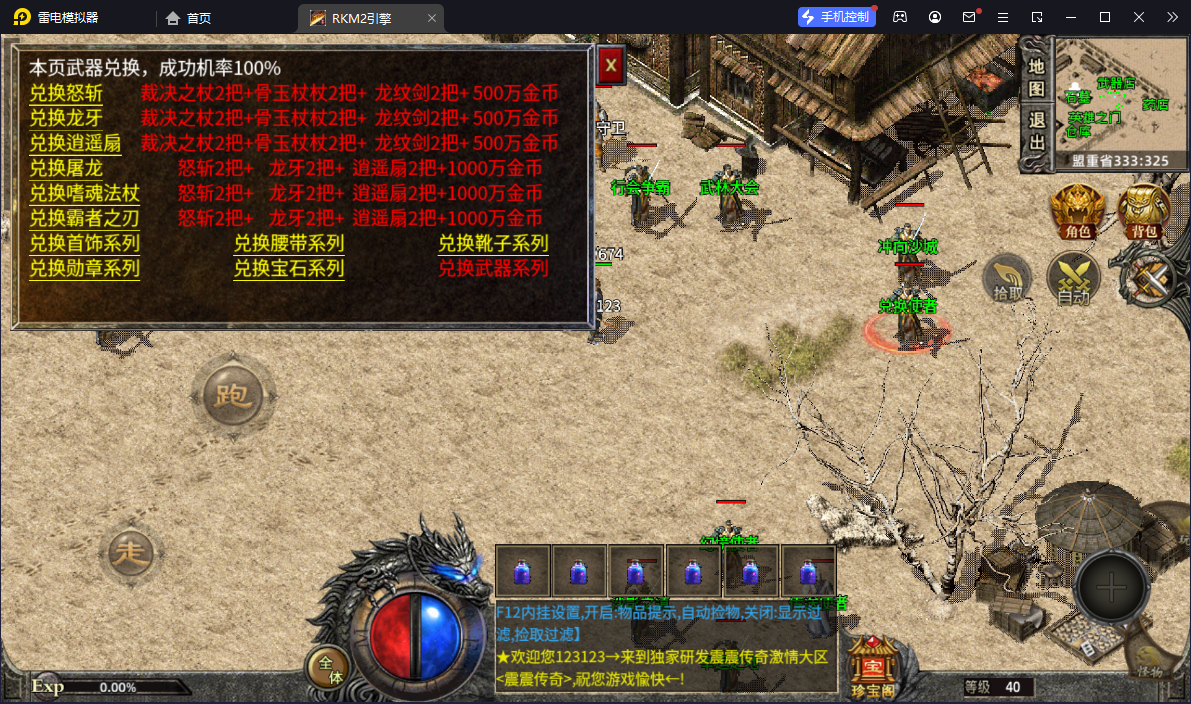Viewport: 1191px width, 704px height.
Task: Open emulator 手机控制 phone control
Action: pyautogui.click(x=837, y=17)
